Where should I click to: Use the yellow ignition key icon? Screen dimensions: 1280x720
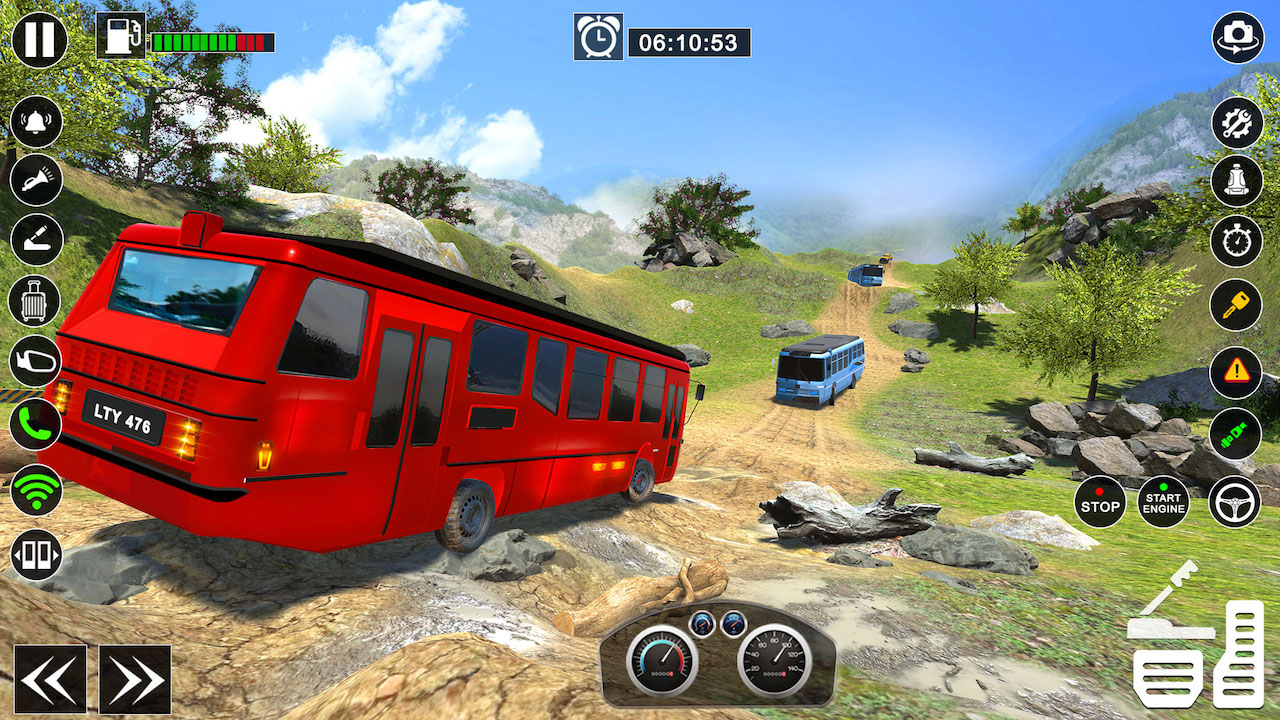click(x=1236, y=305)
